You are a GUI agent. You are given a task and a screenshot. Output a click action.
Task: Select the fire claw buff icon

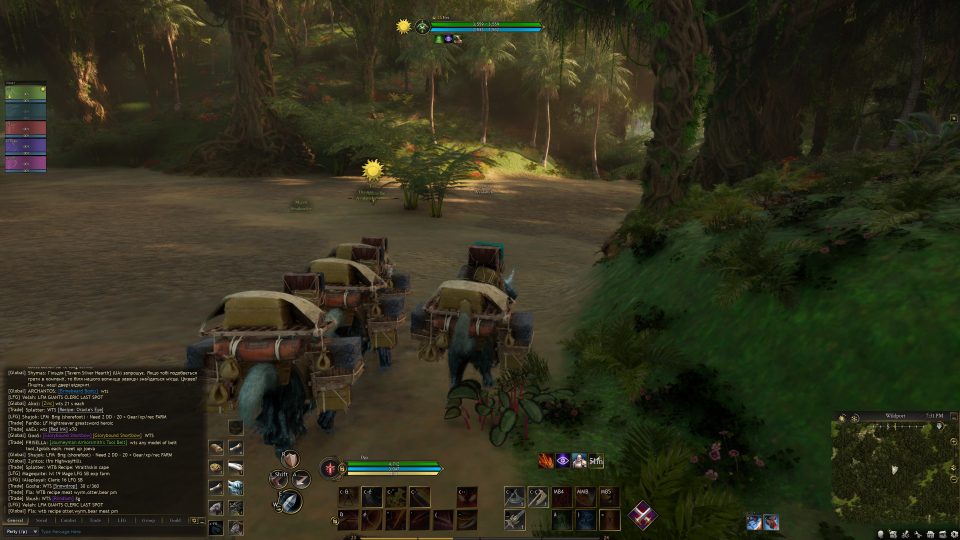click(546, 461)
